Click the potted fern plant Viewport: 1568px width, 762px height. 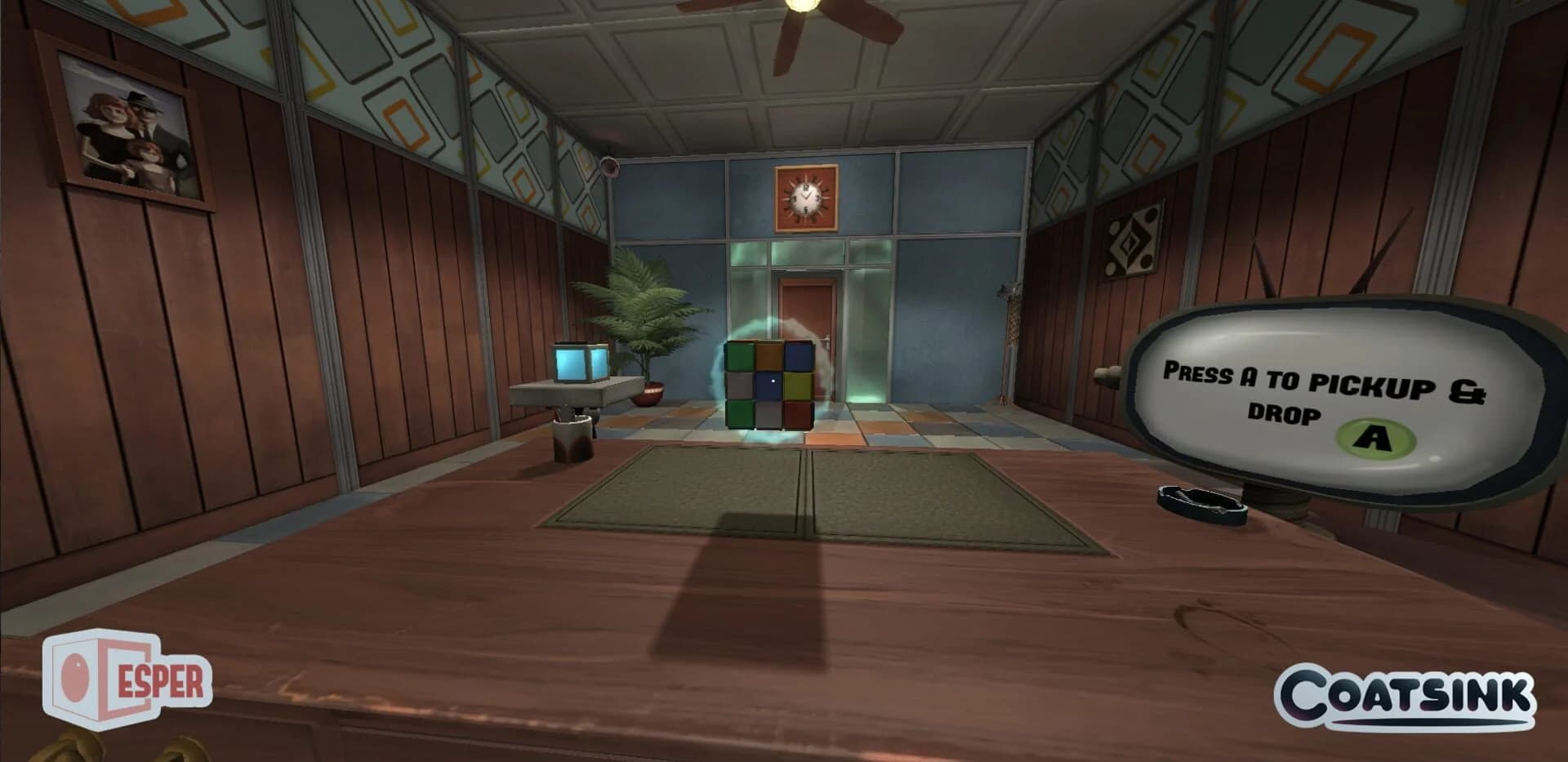tap(645, 327)
